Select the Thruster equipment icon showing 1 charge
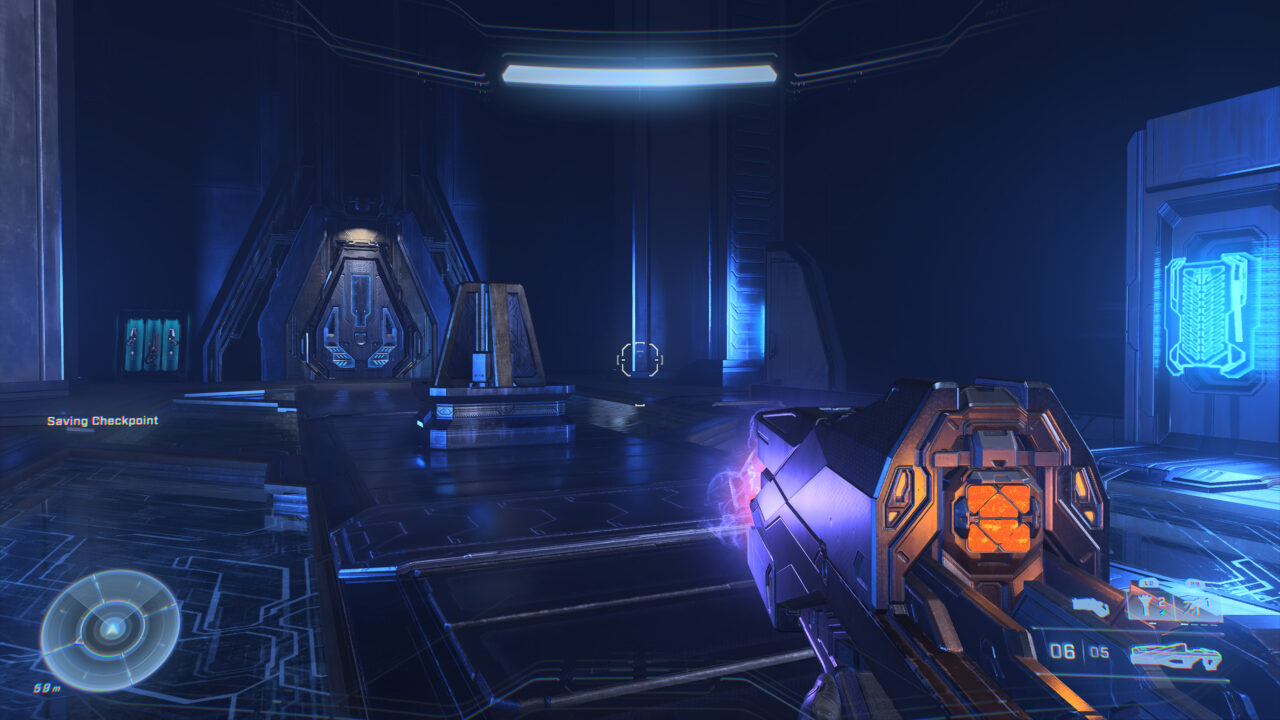 tap(1193, 606)
